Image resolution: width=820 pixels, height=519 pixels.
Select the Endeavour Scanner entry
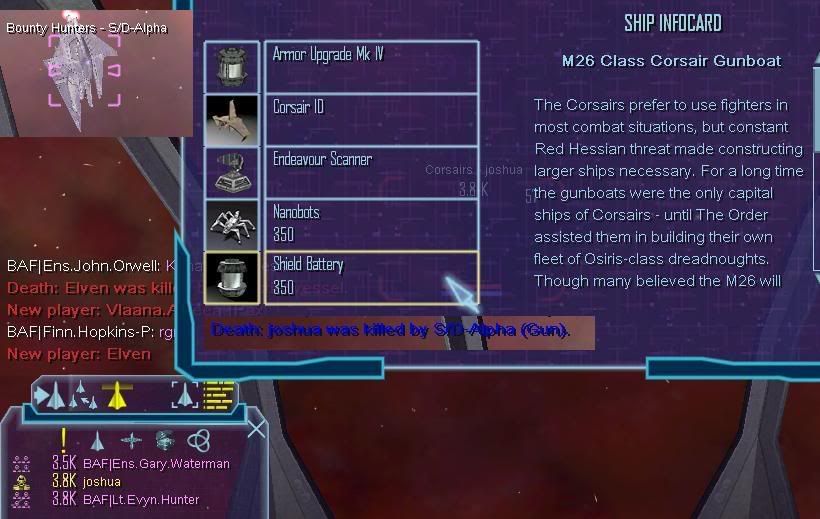point(370,172)
